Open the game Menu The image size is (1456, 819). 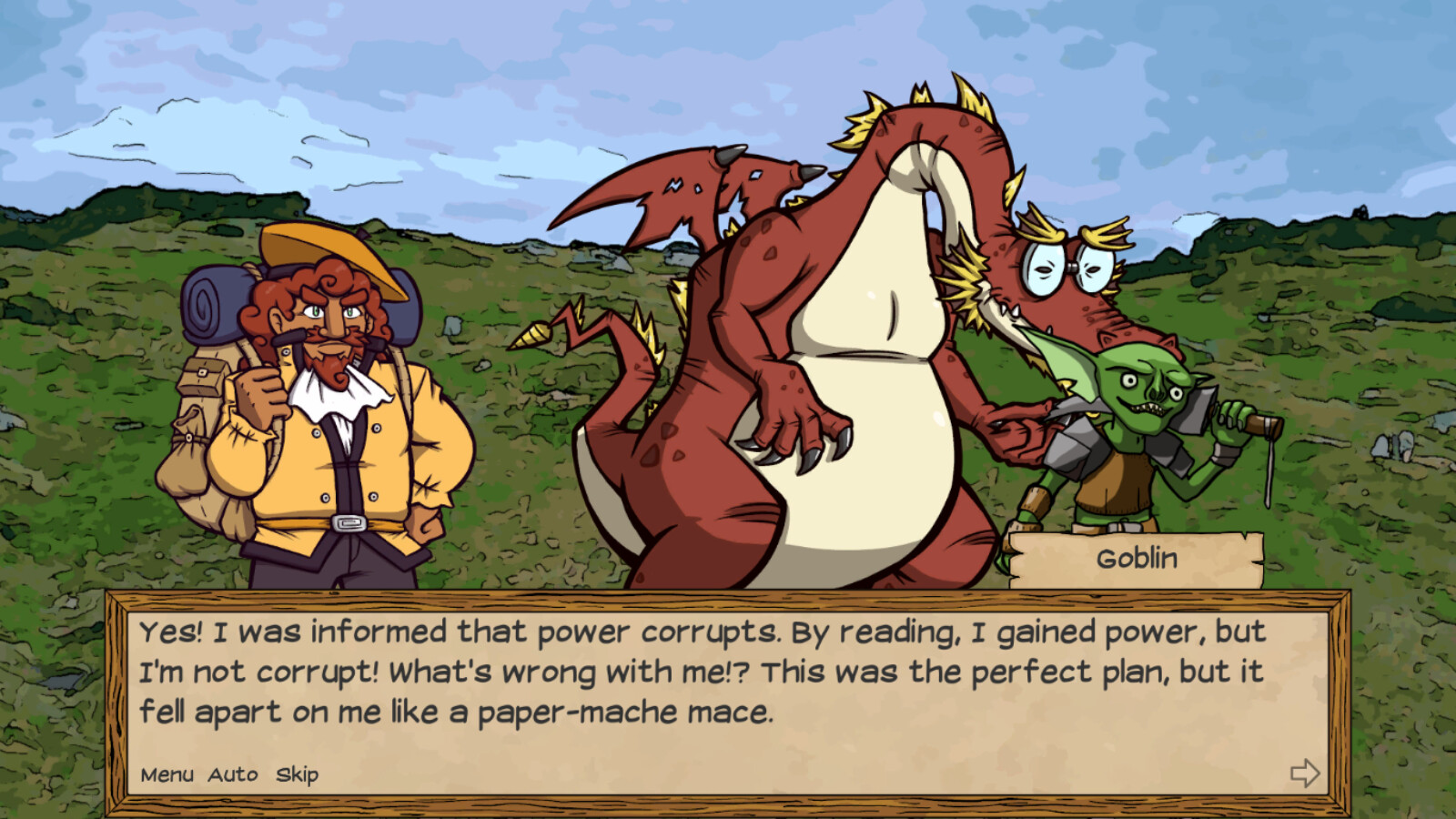[166, 774]
